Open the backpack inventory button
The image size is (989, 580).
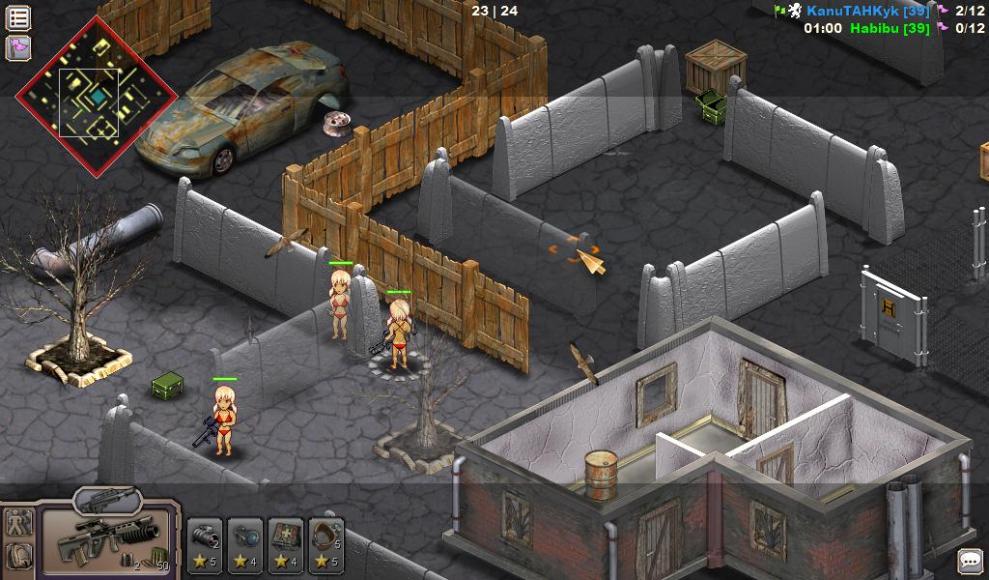click(x=19, y=557)
